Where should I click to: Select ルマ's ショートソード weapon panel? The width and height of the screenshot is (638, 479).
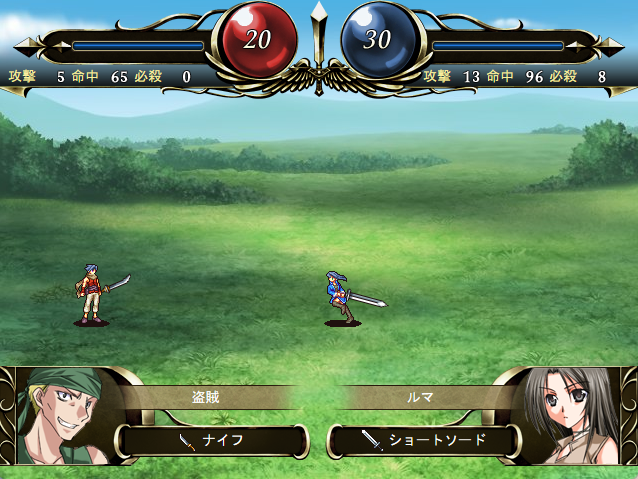(425, 439)
